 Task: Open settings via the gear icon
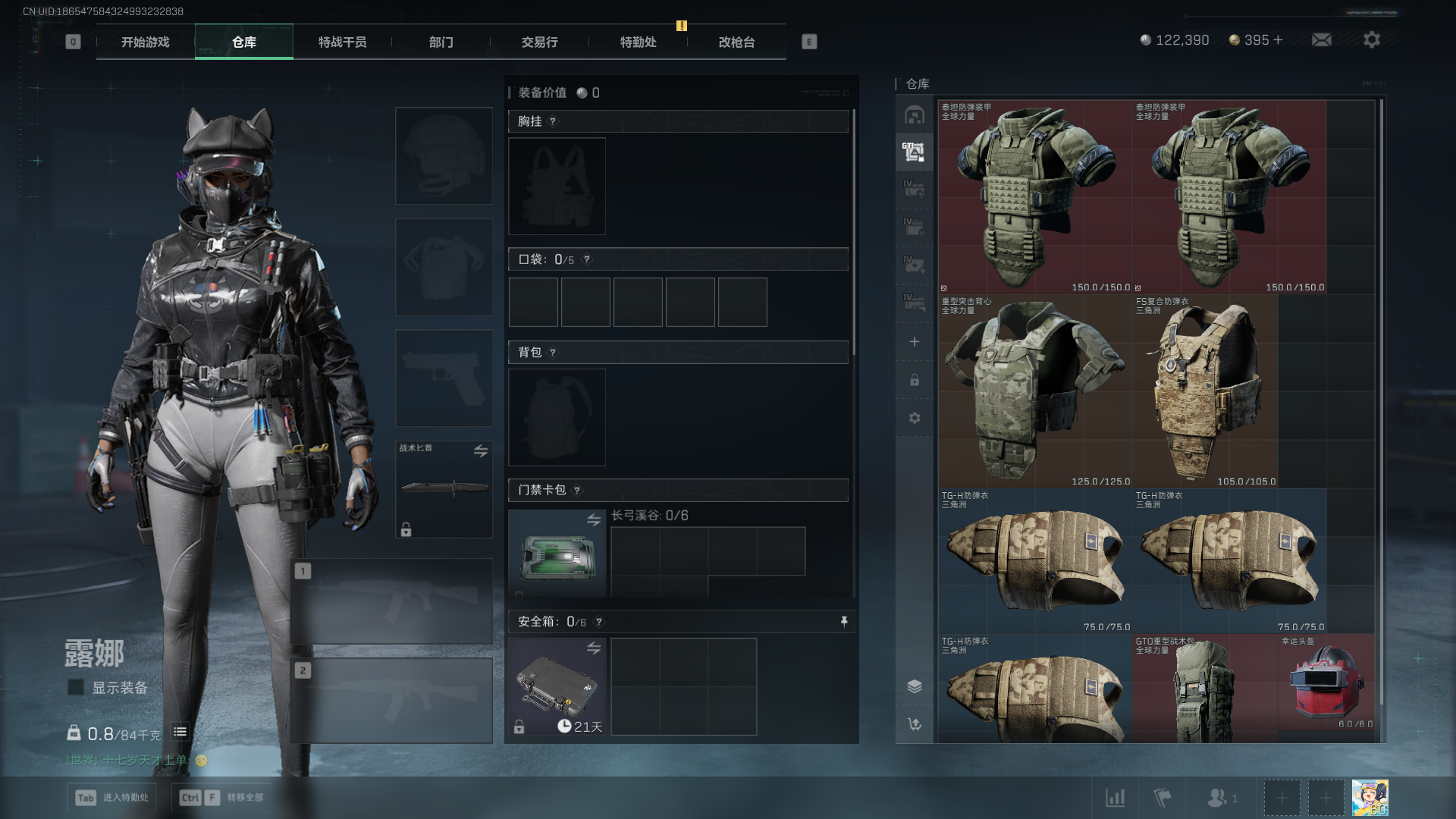(x=1371, y=40)
